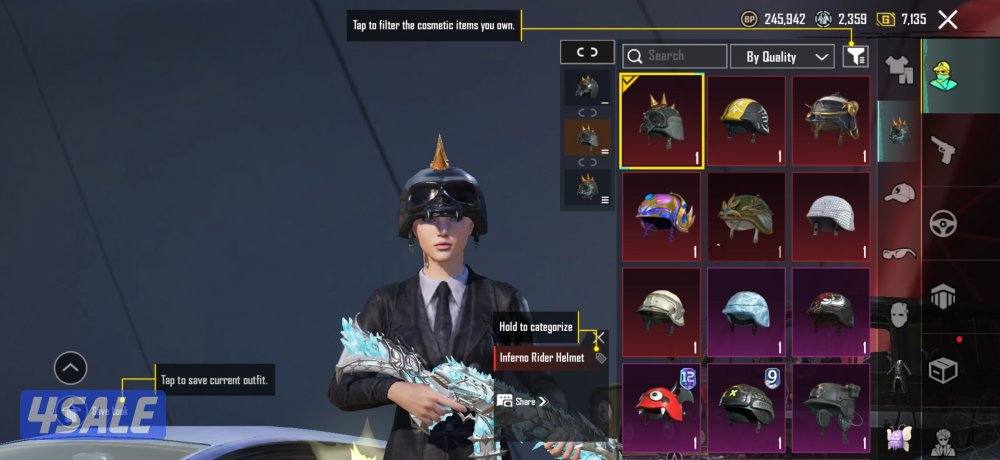
Task: Open the By Quality sort dropdown
Action: tap(782, 56)
